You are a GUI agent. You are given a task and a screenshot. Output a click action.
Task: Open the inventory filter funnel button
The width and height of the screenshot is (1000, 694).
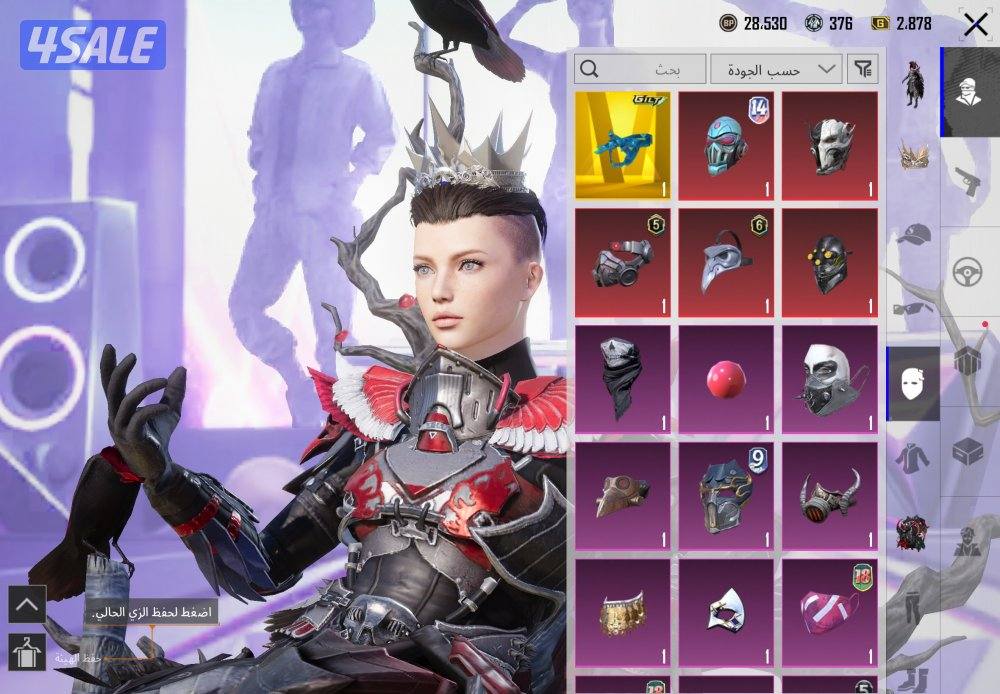[862, 69]
